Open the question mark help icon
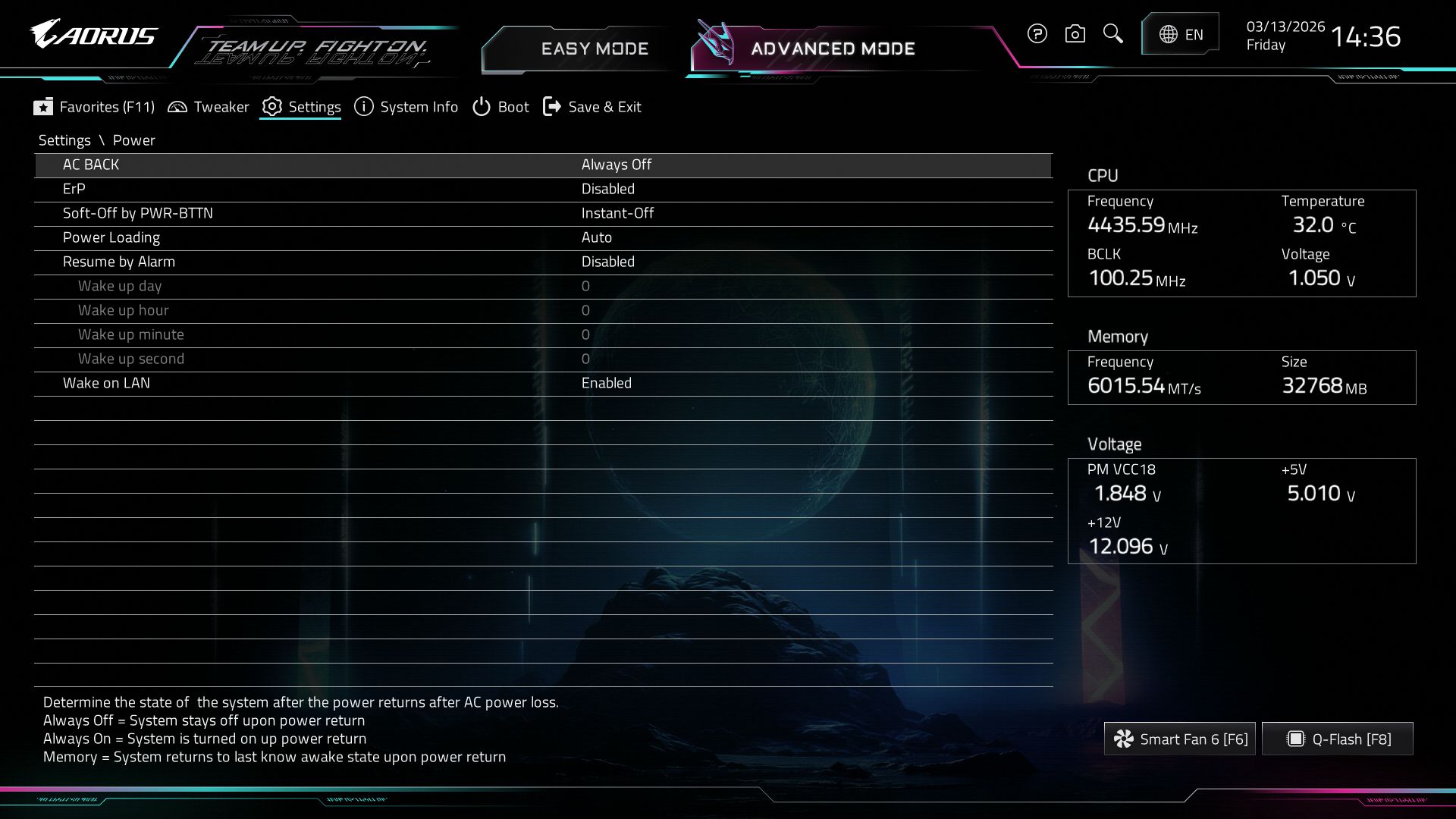This screenshot has height=819, width=1456. (1037, 33)
